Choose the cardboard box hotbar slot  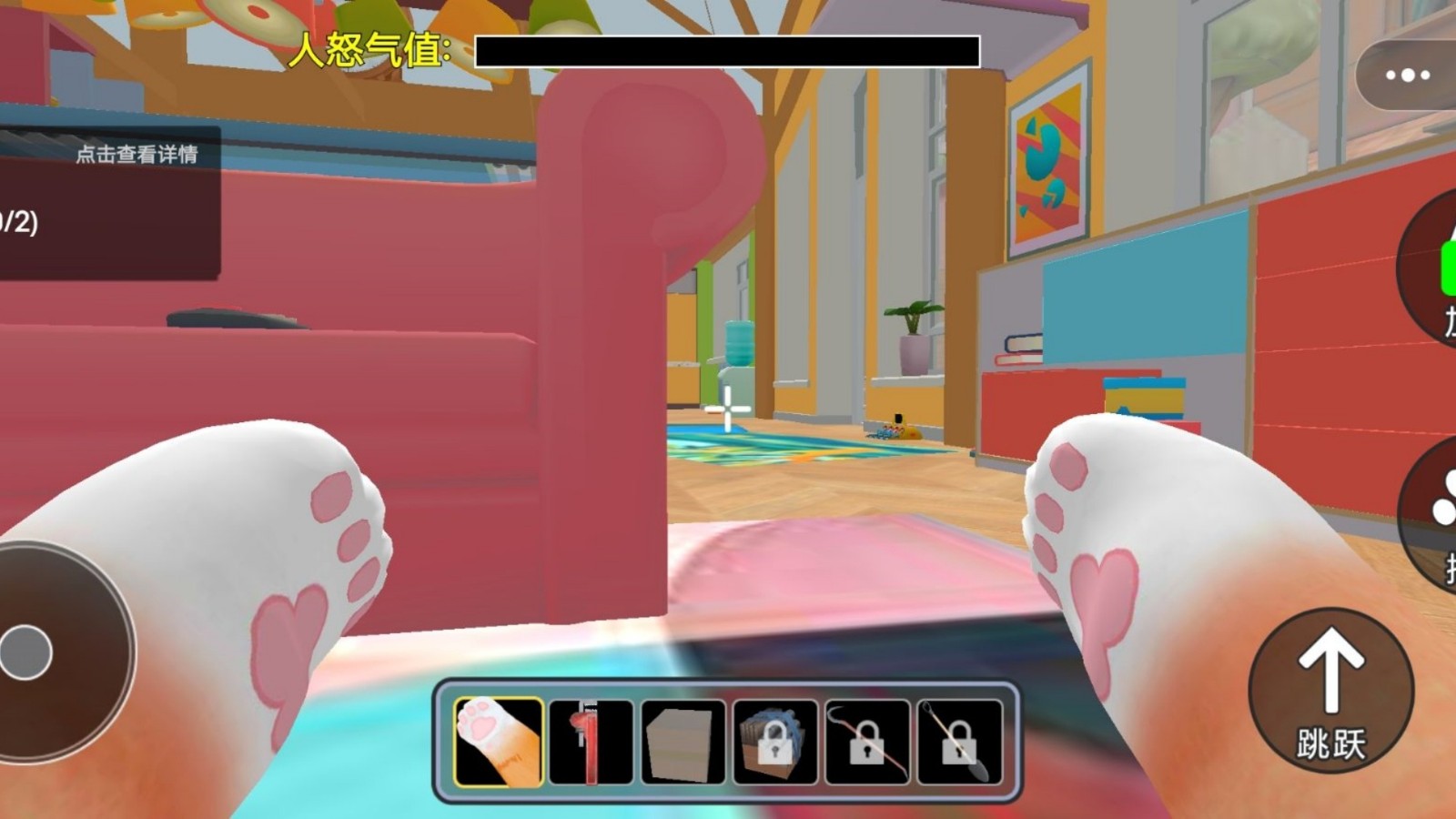[682, 741]
